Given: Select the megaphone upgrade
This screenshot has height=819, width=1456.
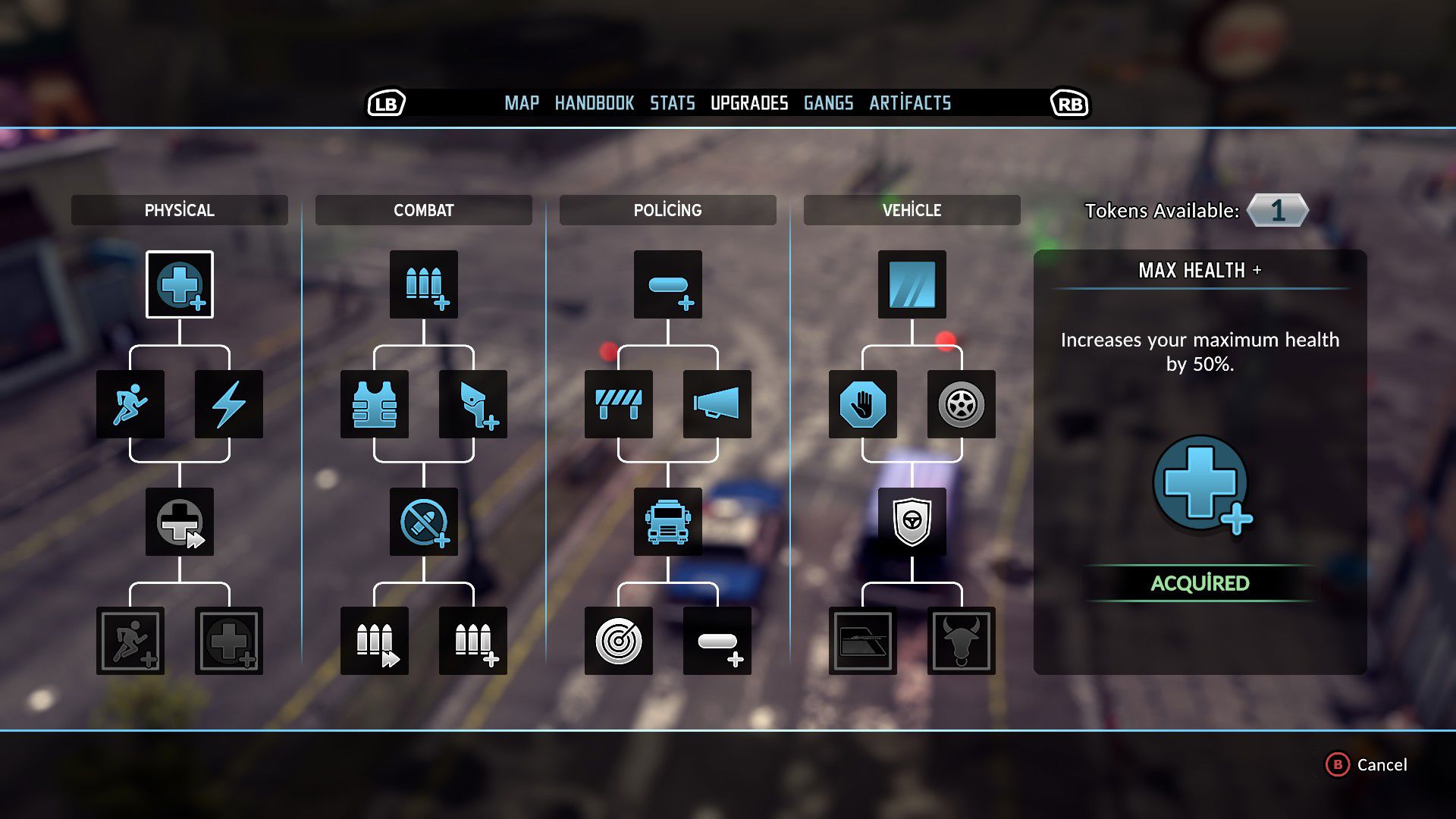Looking at the screenshot, I should point(717,404).
